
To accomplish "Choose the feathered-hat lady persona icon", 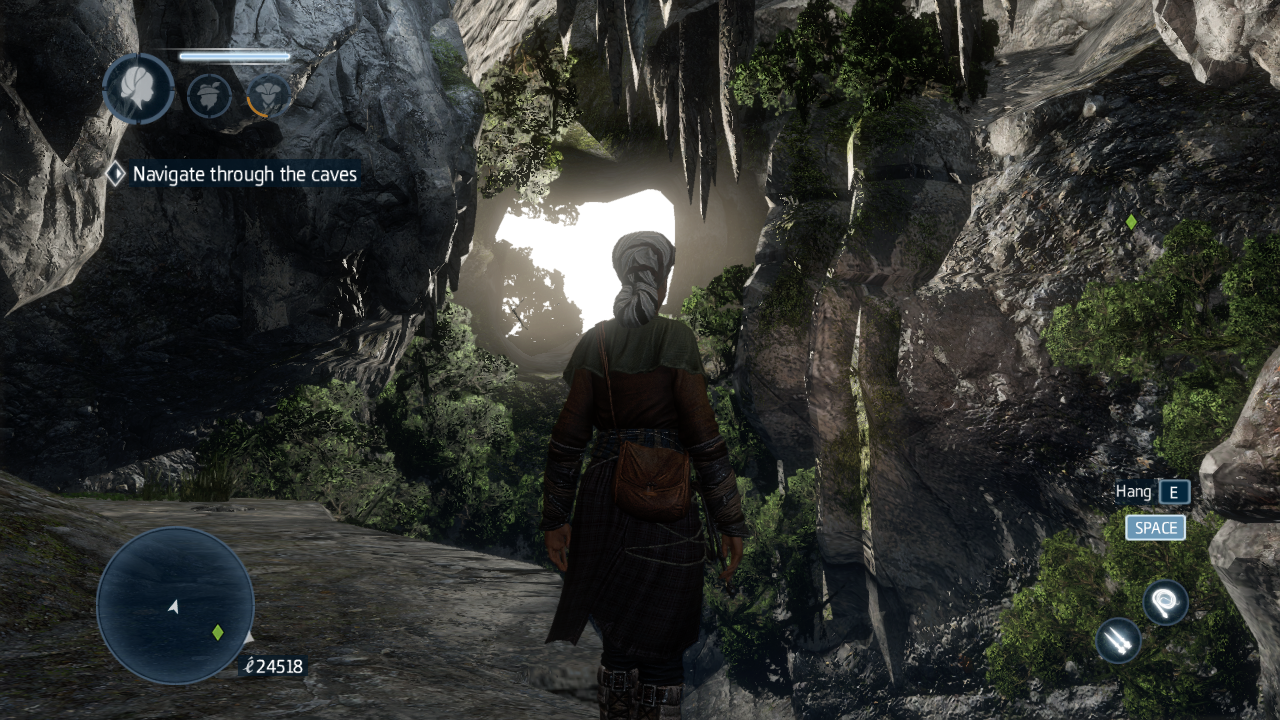I will tap(209, 96).
